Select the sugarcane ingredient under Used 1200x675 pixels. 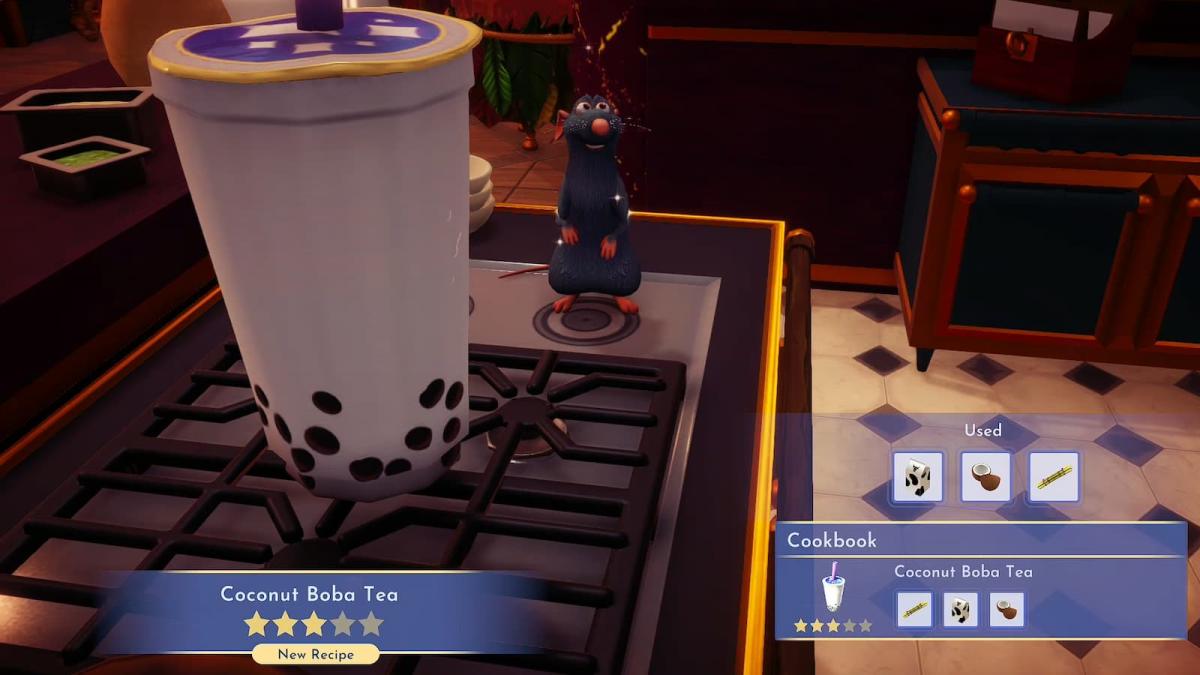point(1053,476)
